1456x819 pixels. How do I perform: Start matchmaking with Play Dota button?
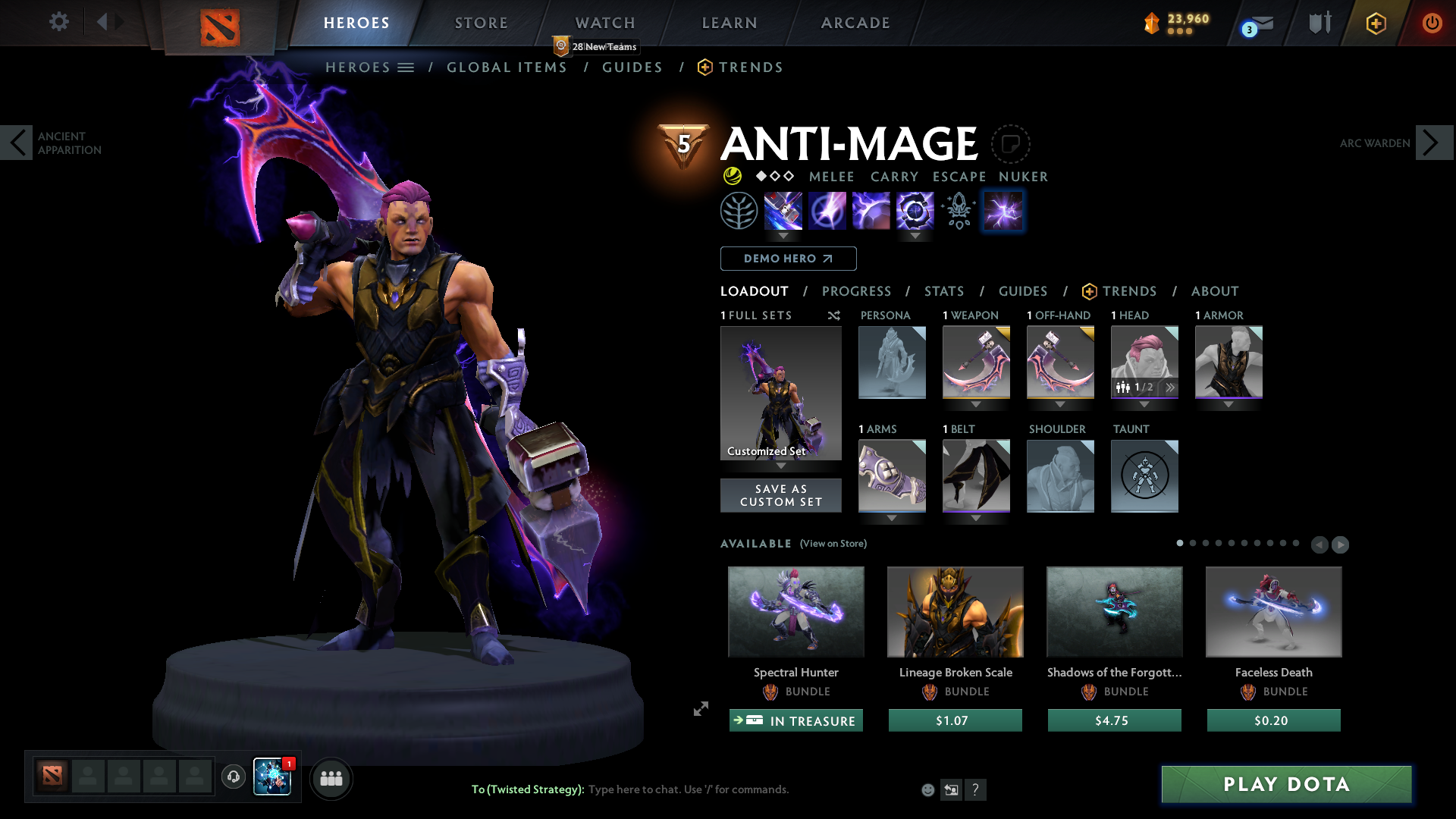(1286, 784)
